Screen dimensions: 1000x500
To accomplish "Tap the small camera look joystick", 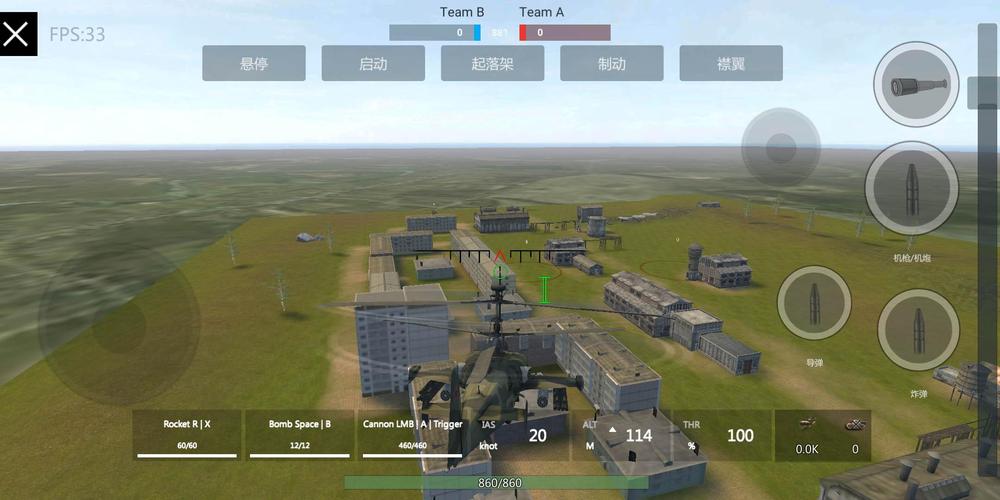I will 781,149.
